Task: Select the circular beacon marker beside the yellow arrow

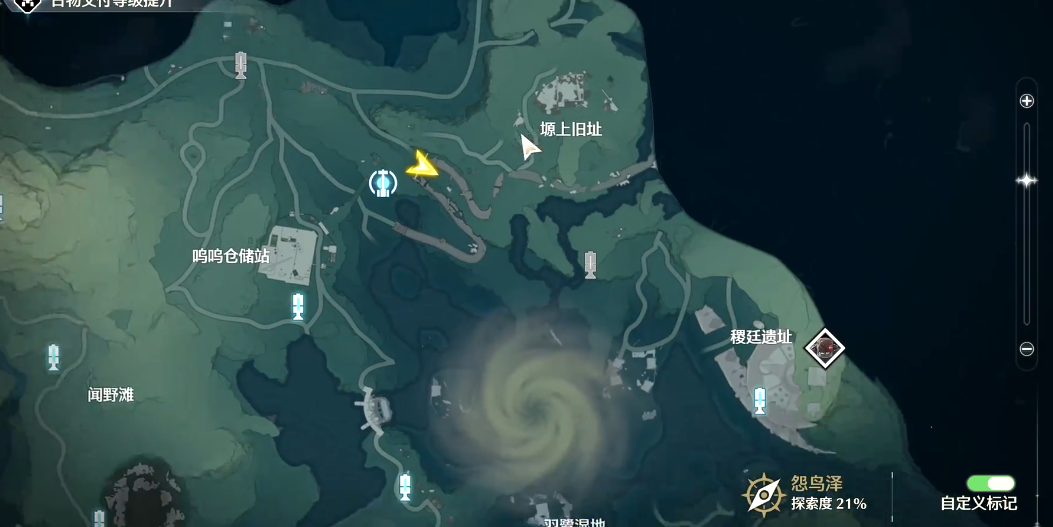Action: (x=382, y=183)
